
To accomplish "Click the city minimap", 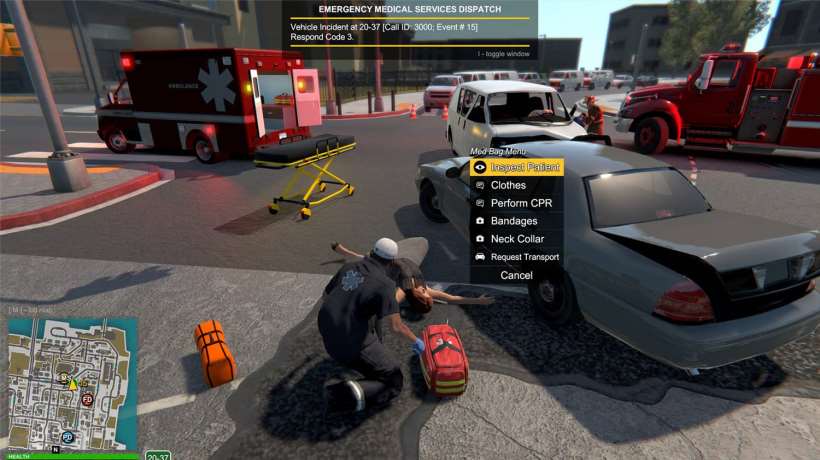I will (x=73, y=383).
